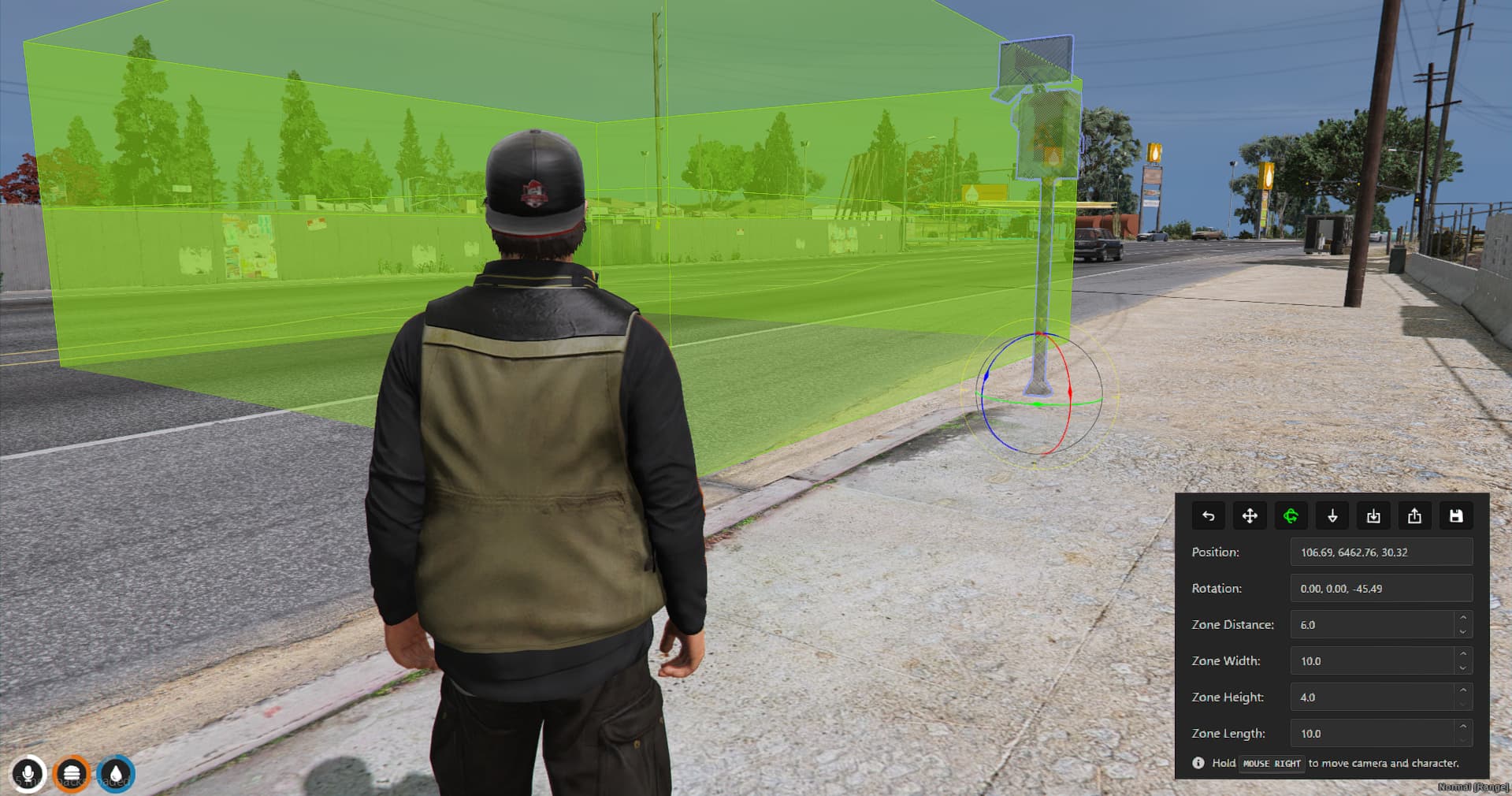1512x796 pixels.
Task: Select the green rotate tool icon
Action: tap(1291, 515)
